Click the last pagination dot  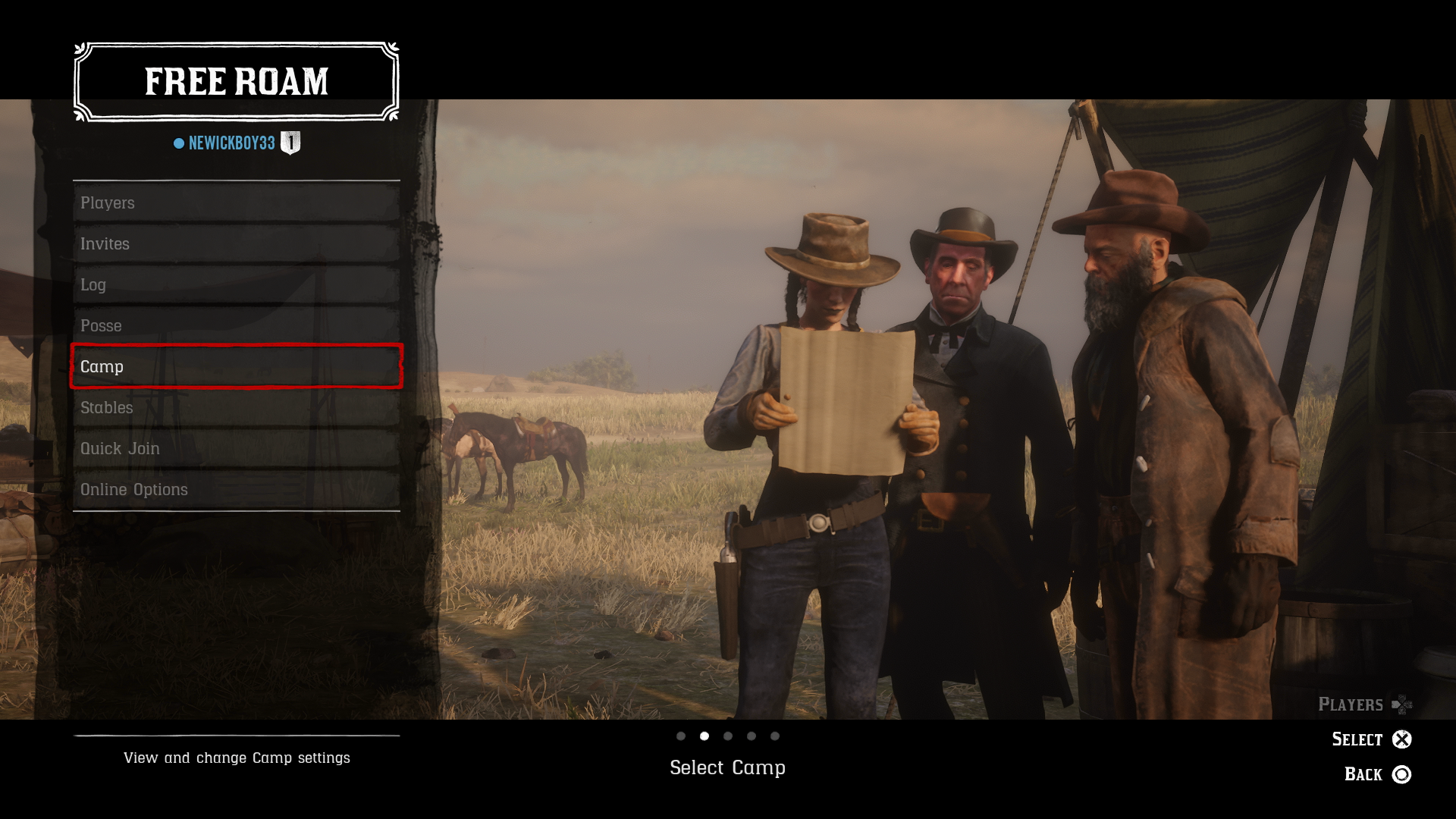pos(774,735)
